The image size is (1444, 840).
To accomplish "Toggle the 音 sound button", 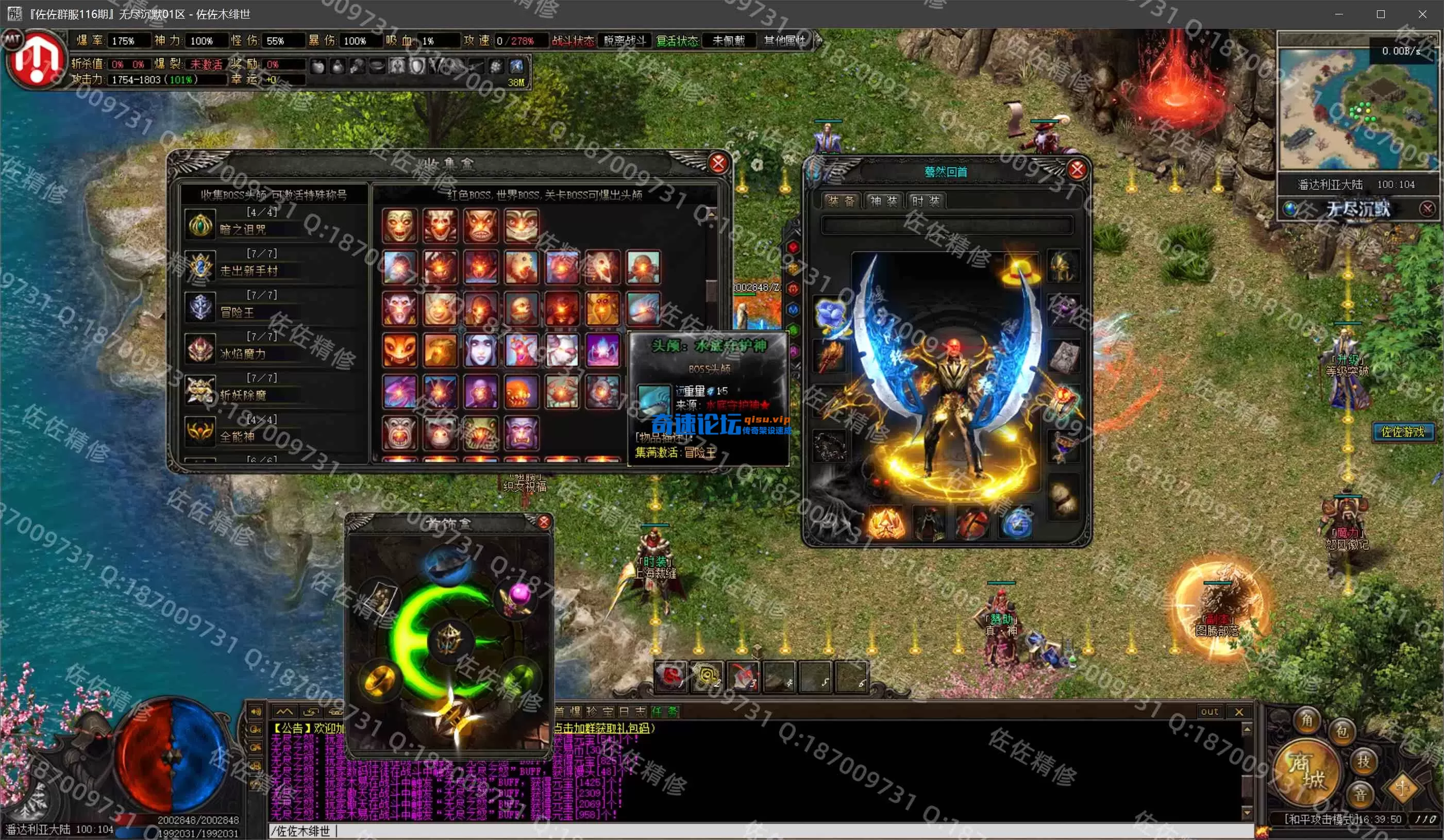I will [1361, 795].
